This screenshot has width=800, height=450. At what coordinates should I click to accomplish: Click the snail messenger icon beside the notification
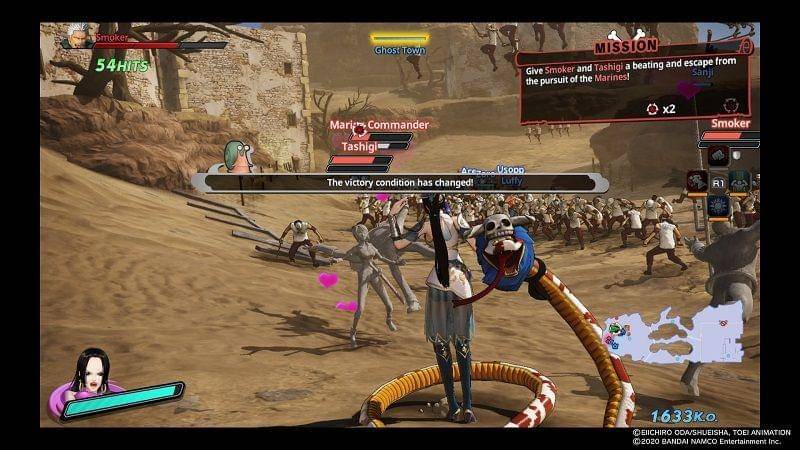238,156
